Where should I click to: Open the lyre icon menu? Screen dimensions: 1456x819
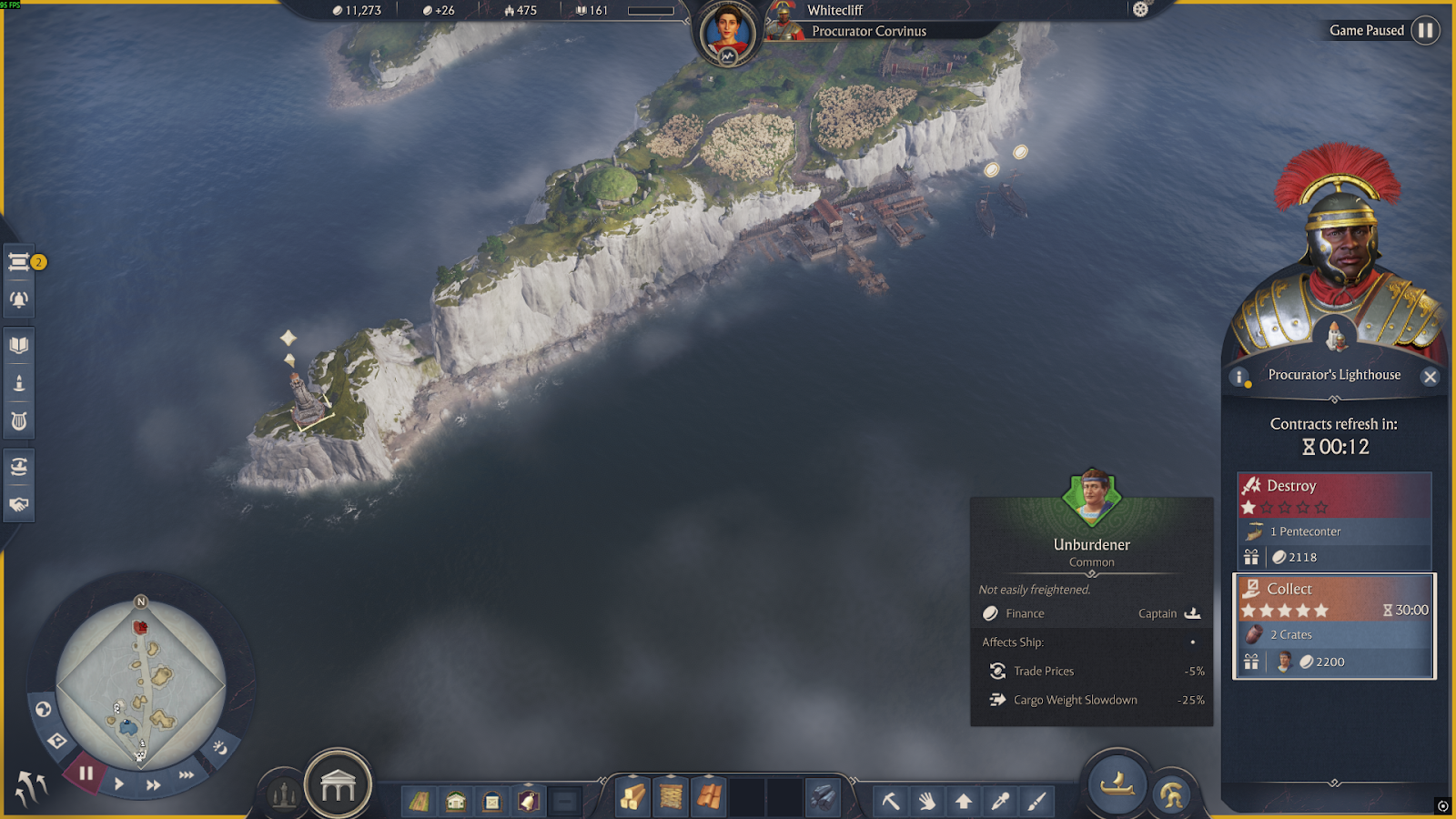19,421
